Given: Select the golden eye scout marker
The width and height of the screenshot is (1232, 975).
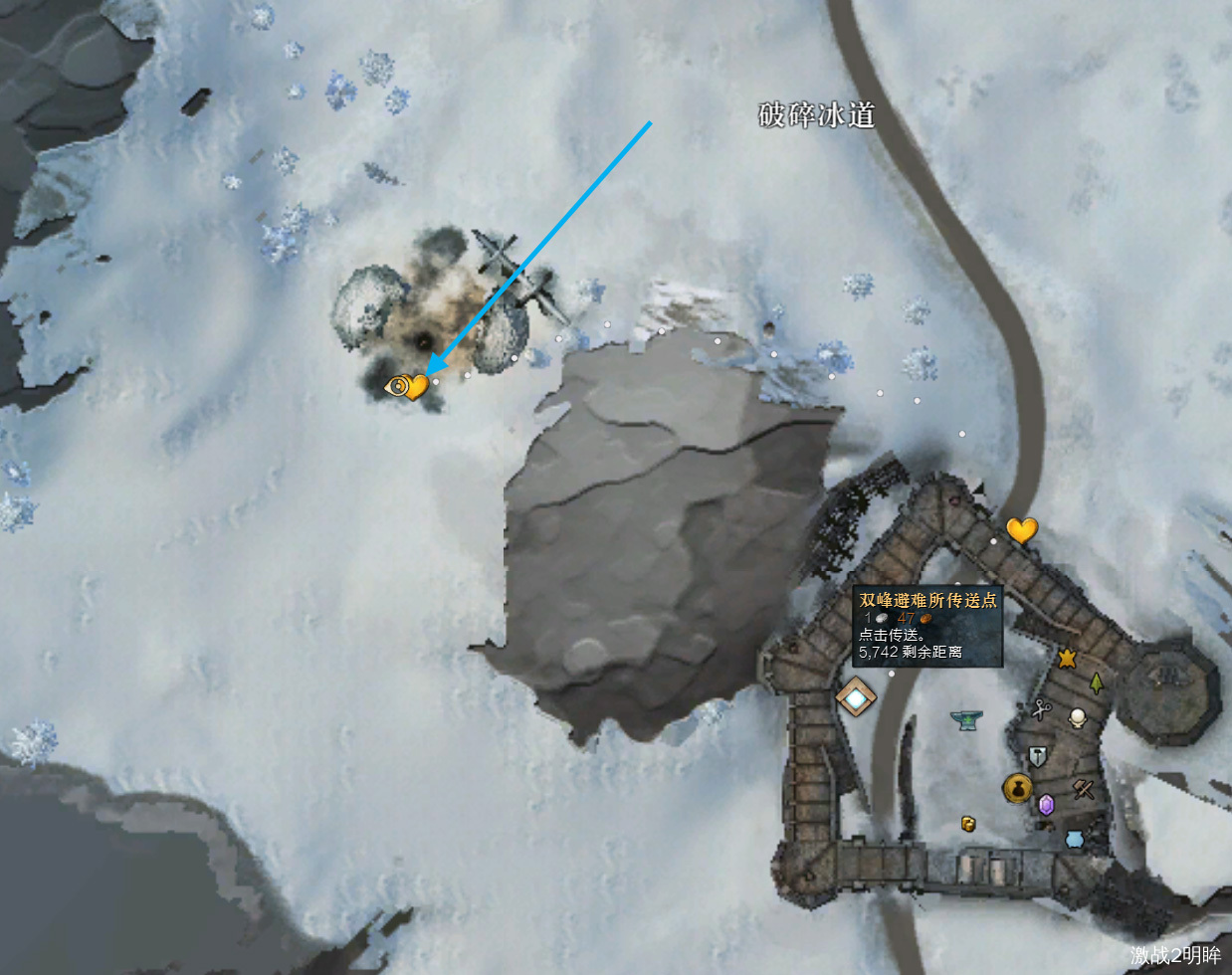Looking at the screenshot, I should tap(397, 386).
